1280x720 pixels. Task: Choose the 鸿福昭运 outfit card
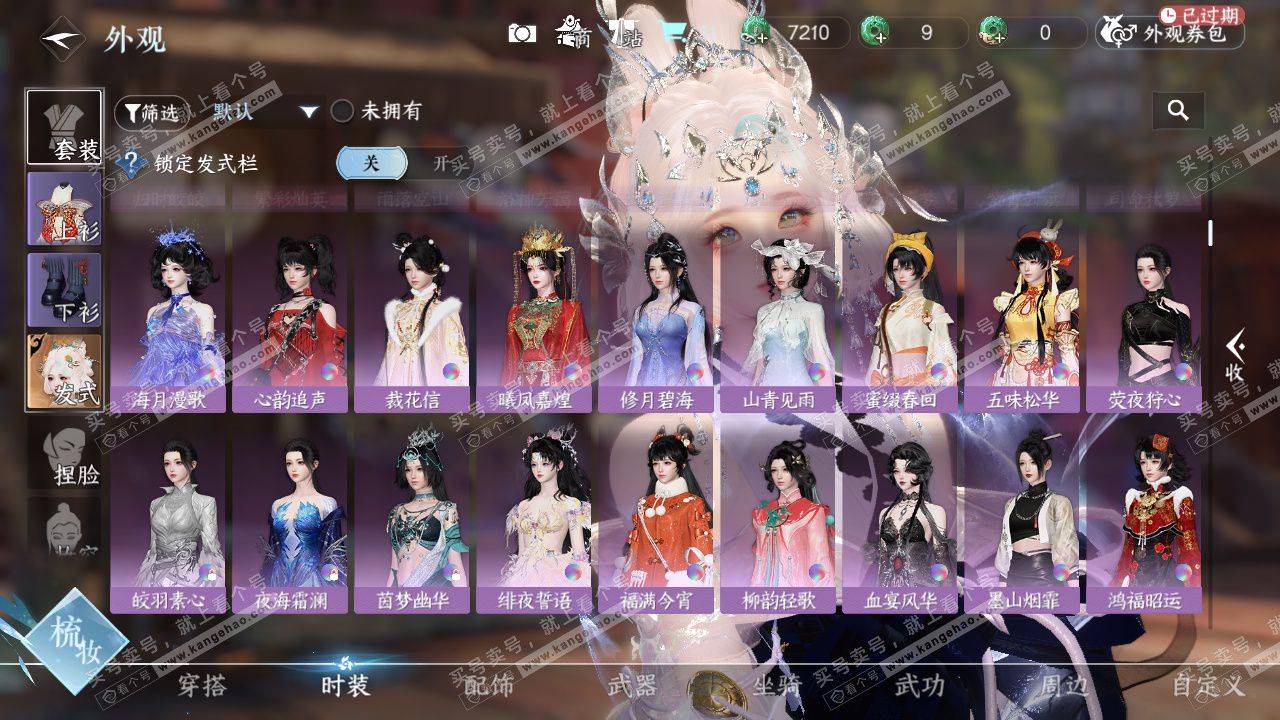coord(1144,520)
